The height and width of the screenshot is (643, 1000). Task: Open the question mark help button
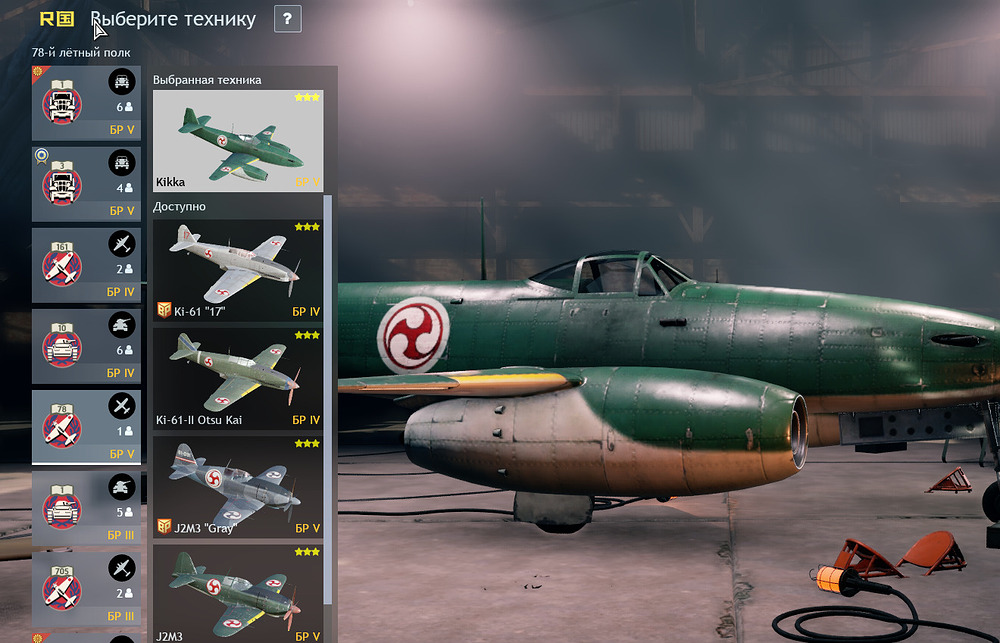coord(287,19)
